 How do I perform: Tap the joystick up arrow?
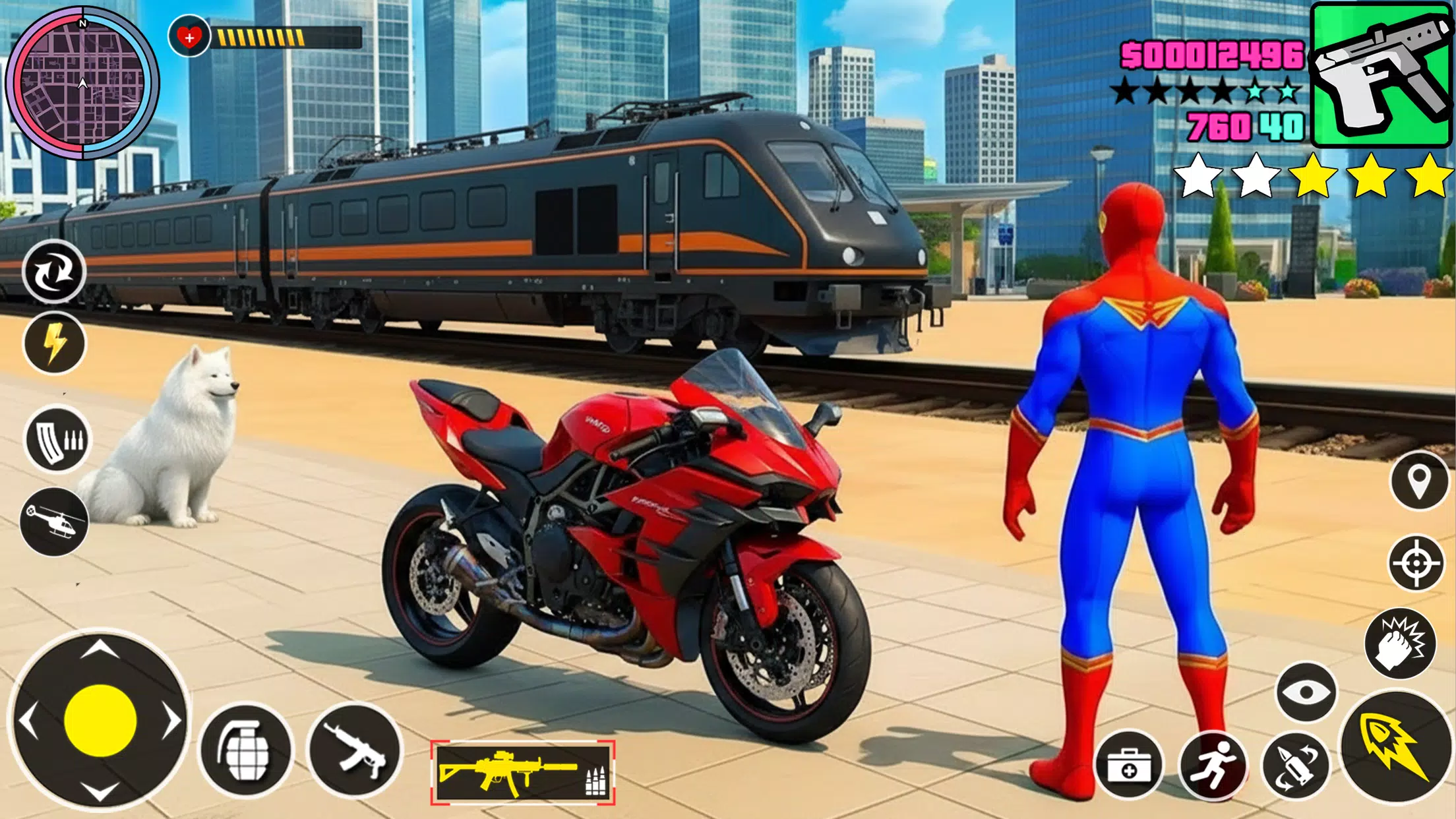[x=100, y=650]
